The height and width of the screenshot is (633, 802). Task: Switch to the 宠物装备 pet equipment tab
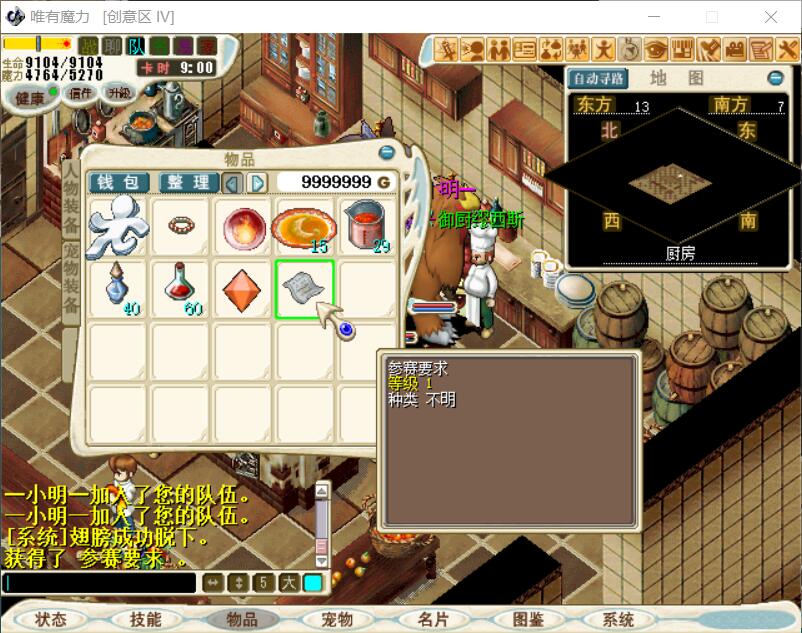pyautogui.click(x=71, y=283)
